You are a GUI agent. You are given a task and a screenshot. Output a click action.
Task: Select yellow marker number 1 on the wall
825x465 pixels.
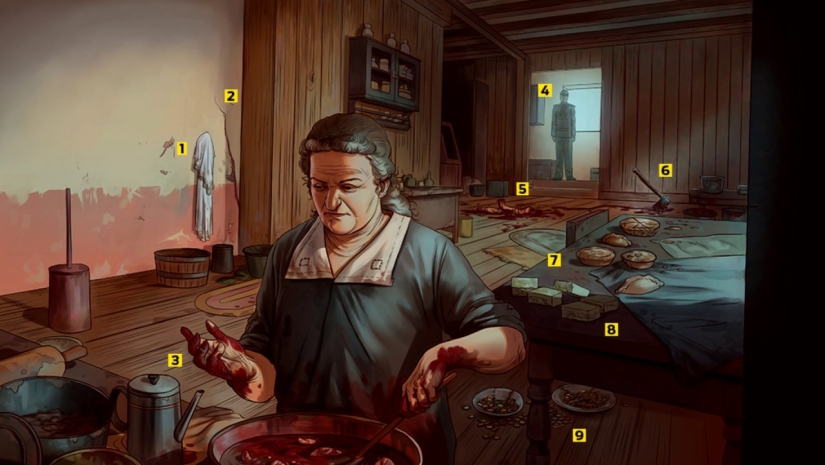pyautogui.click(x=181, y=149)
